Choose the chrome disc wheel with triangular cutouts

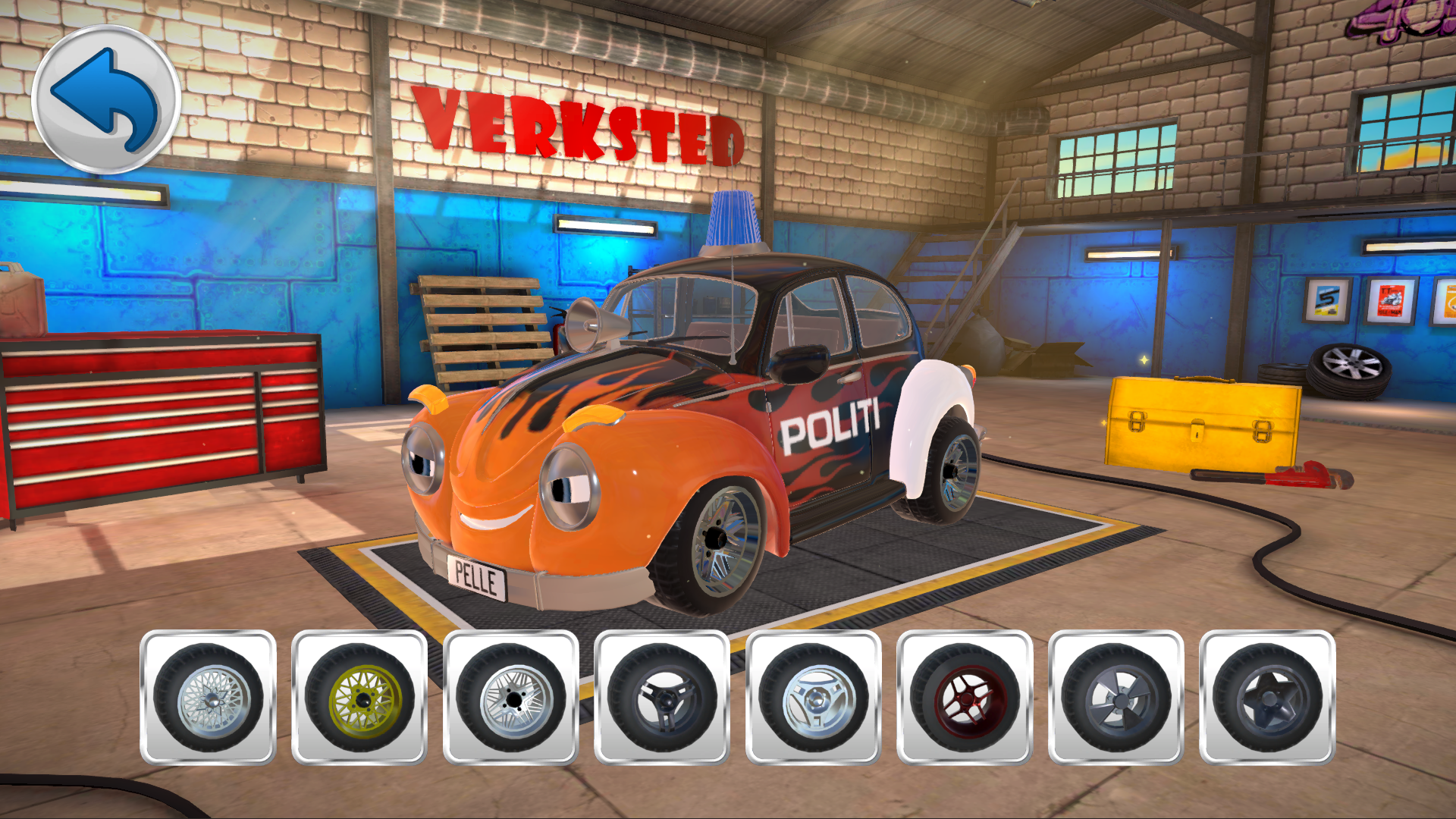pos(813,697)
